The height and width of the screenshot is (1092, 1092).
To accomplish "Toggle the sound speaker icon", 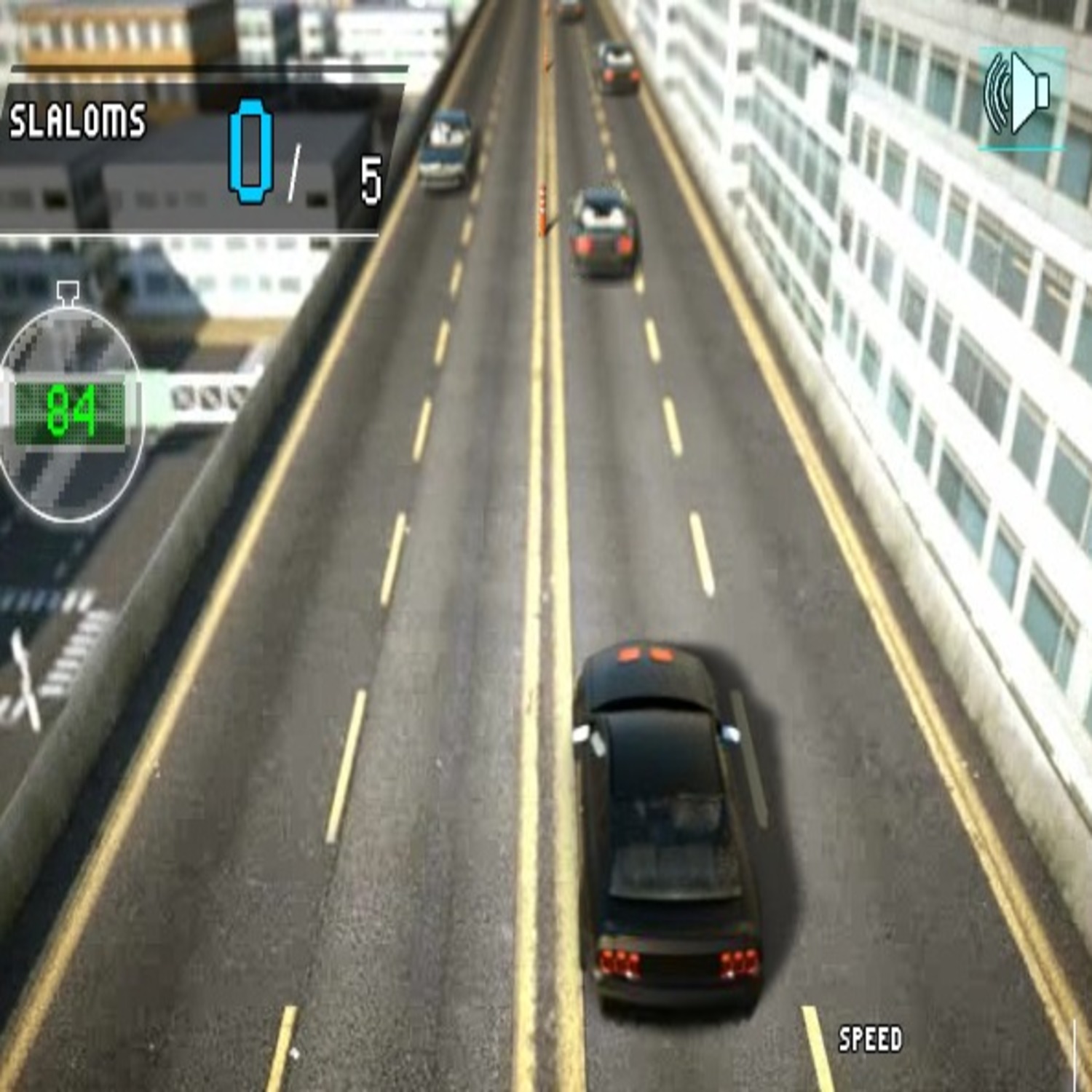I will point(1021,97).
